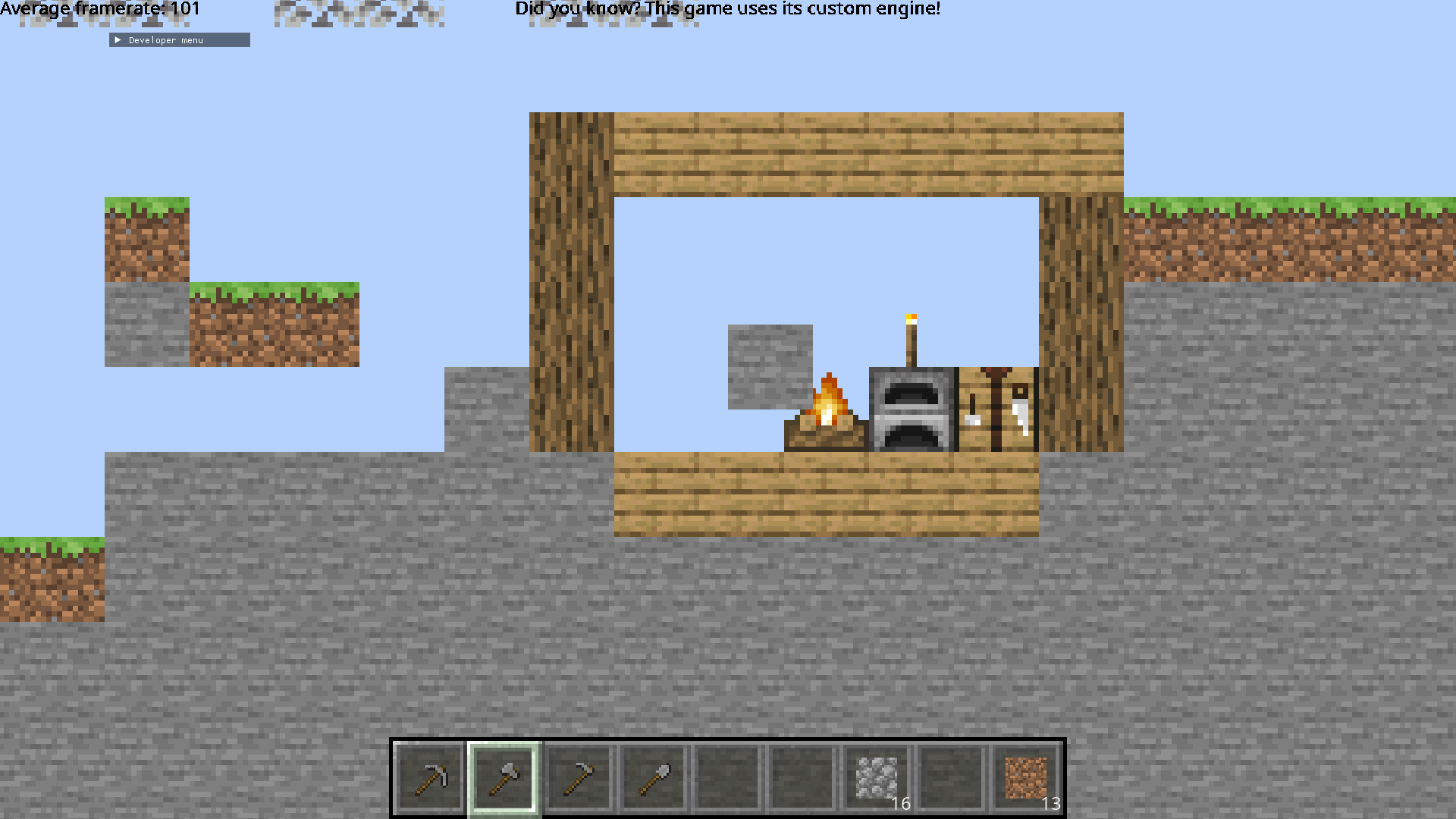
Task: Click the count label showing 16
Action: click(x=901, y=804)
